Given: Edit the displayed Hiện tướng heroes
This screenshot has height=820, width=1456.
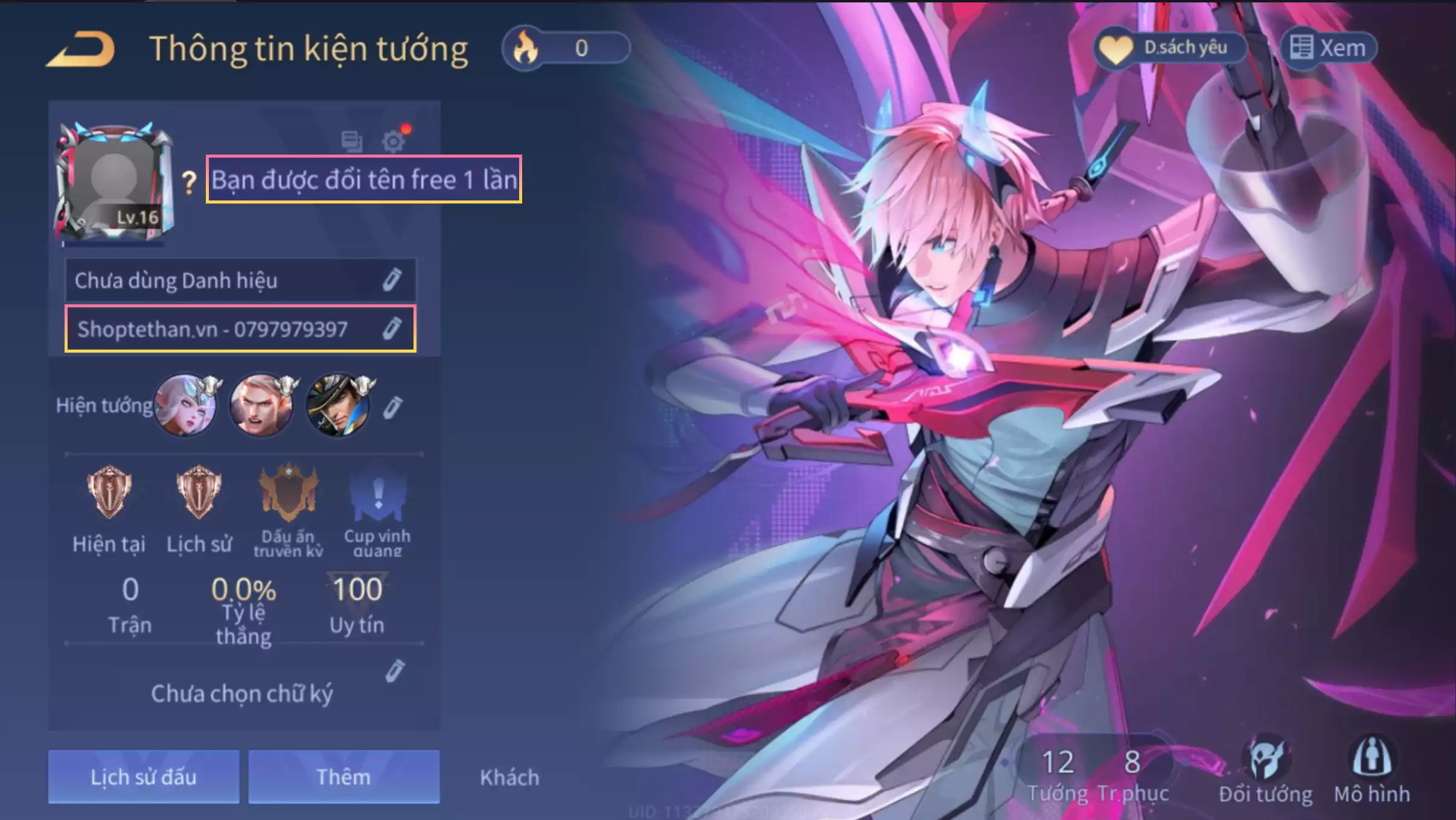Looking at the screenshot, I should click(392, 407).
